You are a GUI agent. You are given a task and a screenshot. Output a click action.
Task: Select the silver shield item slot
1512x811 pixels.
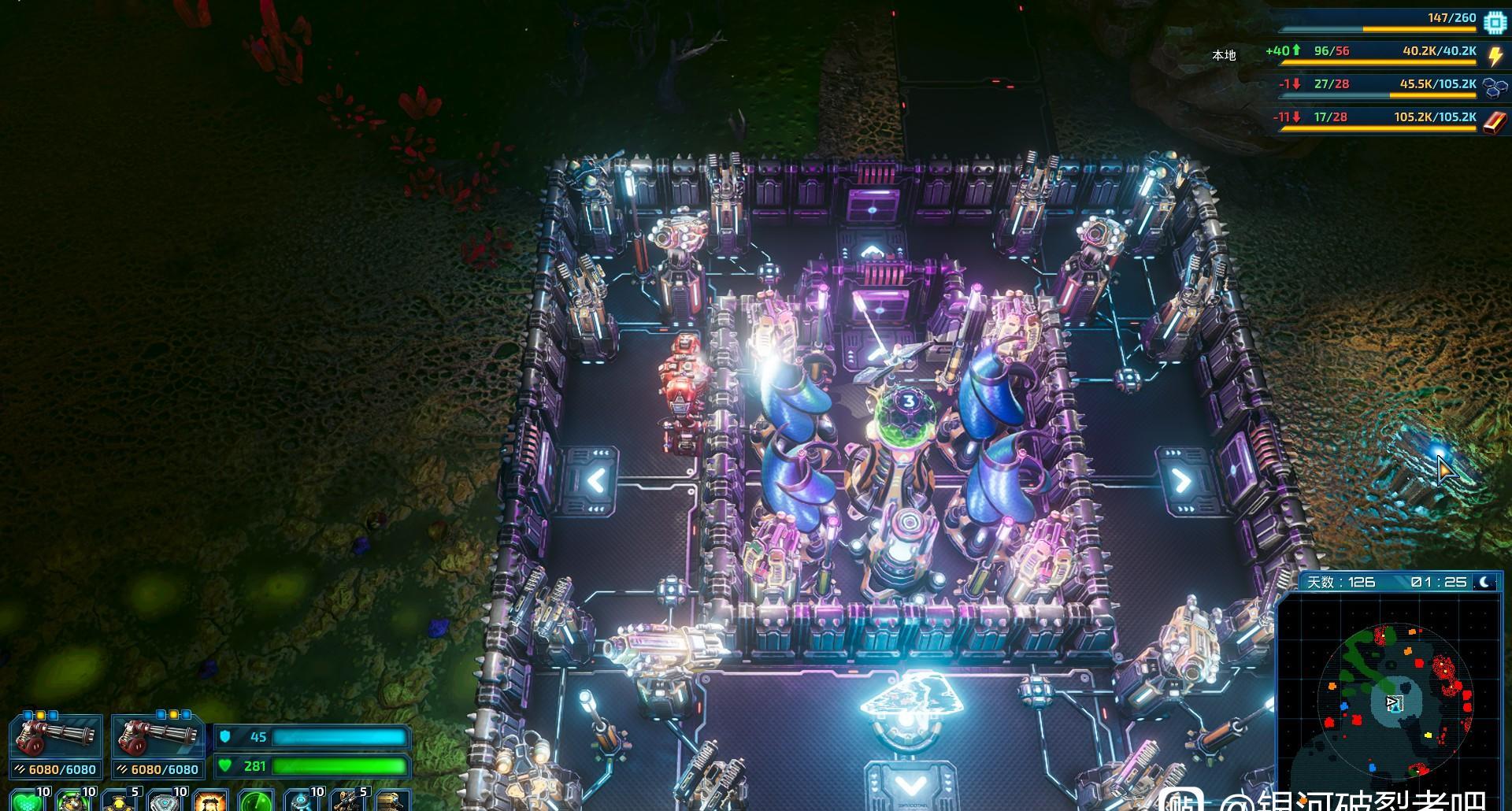[164, 800]
